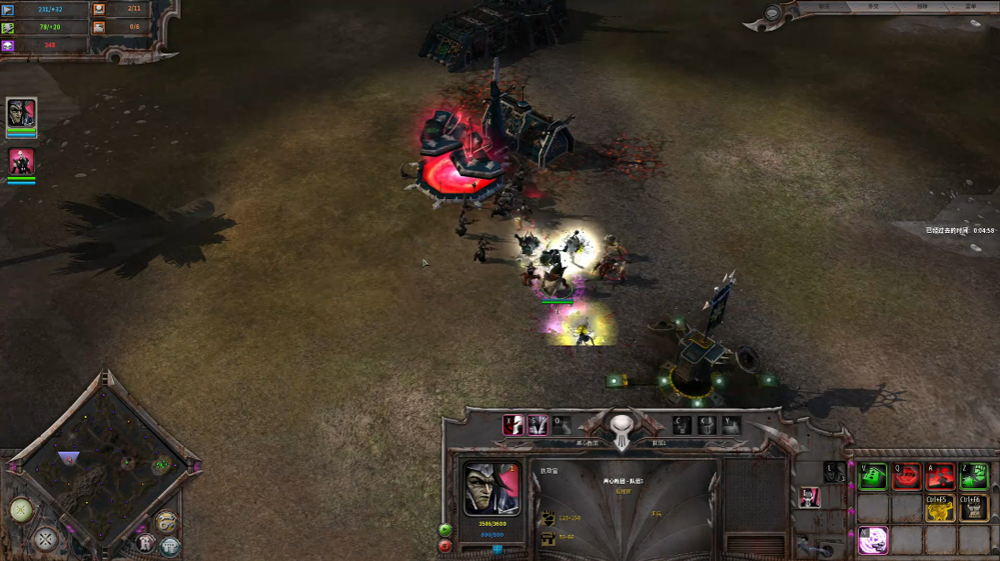Choose the yellow Ctrl+F5 stance icon

pos(940,509)
